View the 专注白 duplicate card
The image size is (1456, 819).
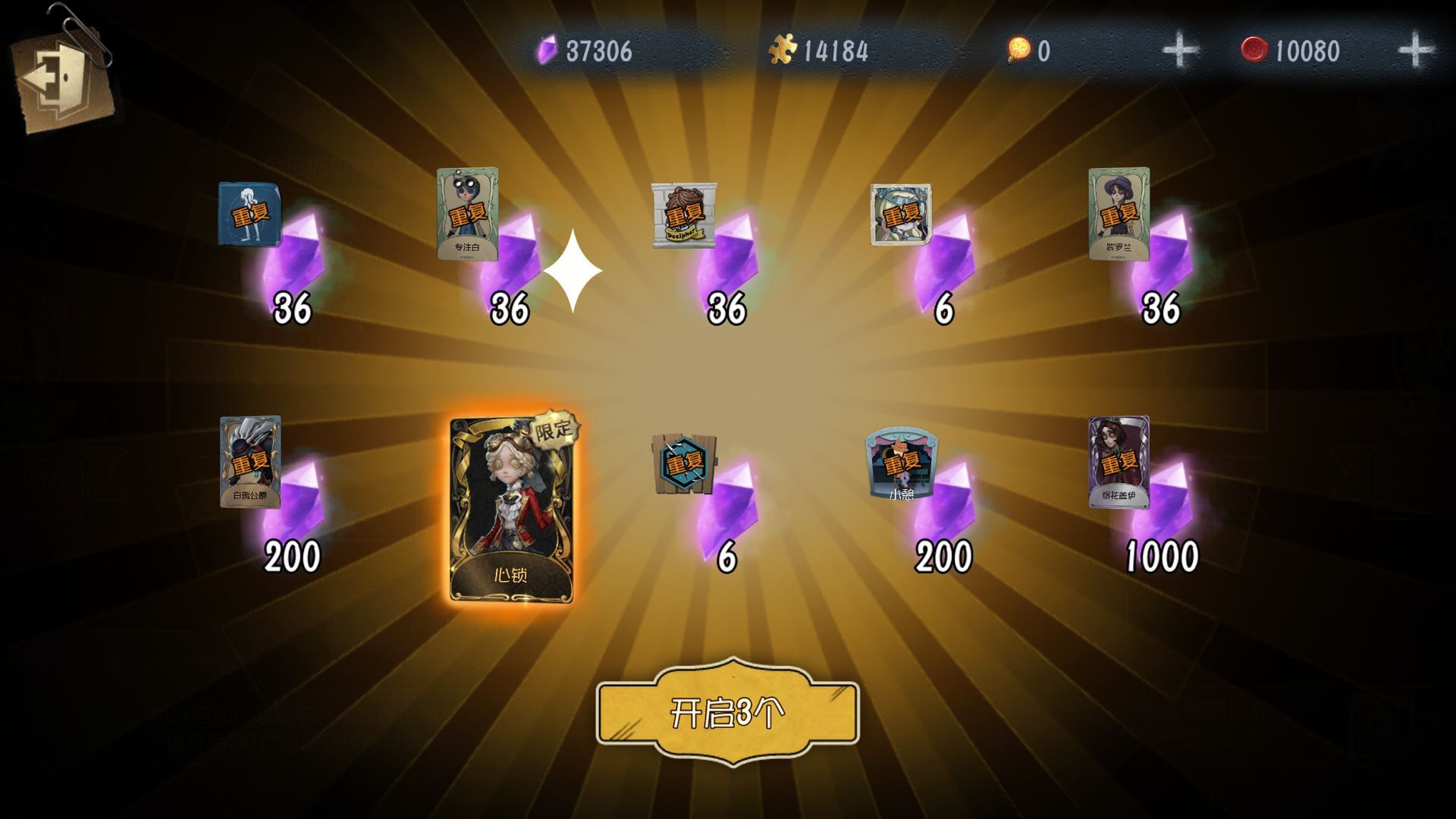click(467, 215)
